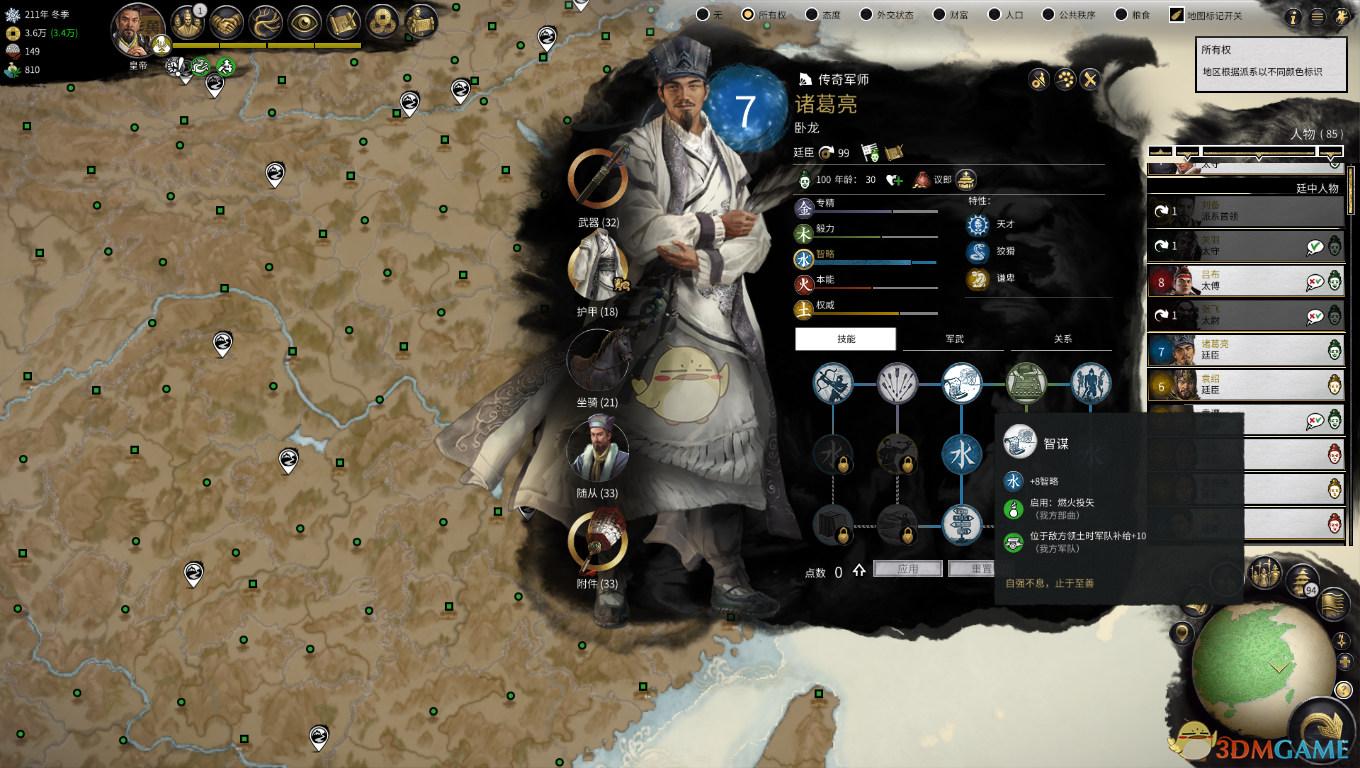
Task: Select the 随从 (33) follower slot
Action: click(x=598, y=450)
